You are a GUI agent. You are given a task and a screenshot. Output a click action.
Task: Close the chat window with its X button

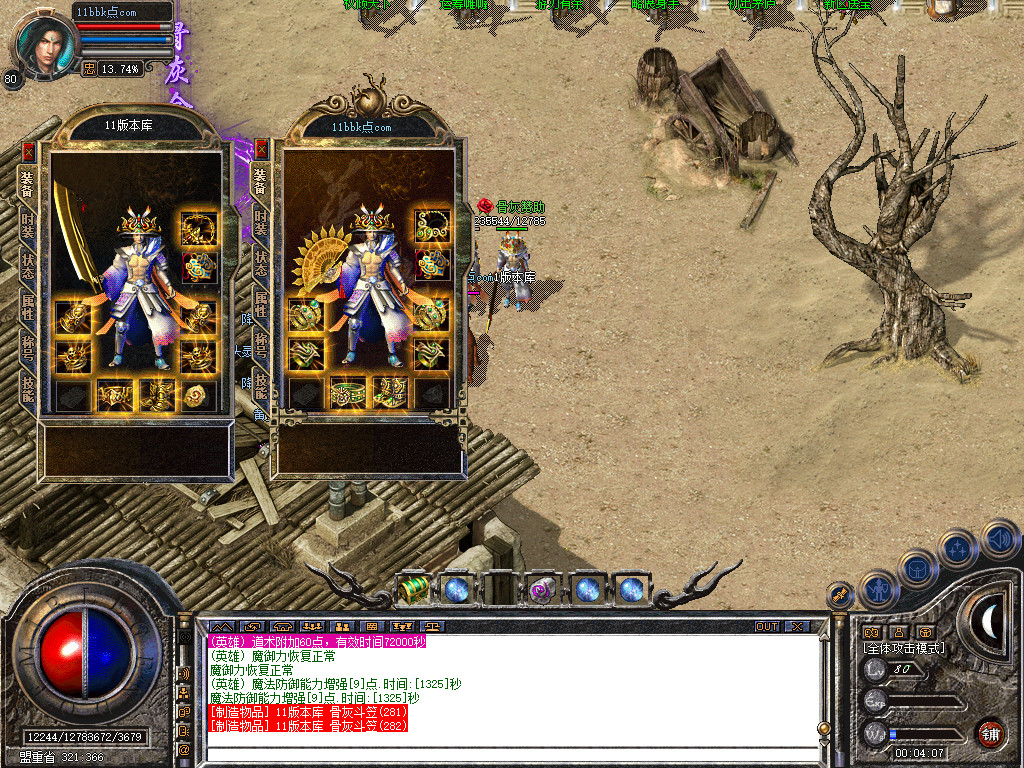(796, 627)
